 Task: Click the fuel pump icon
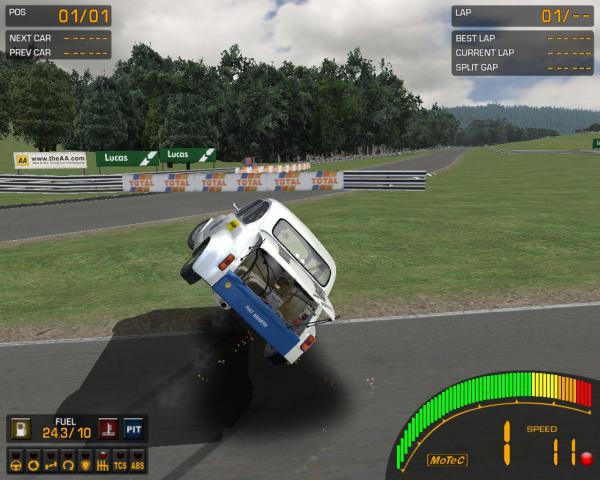click(x=21, y=429)
